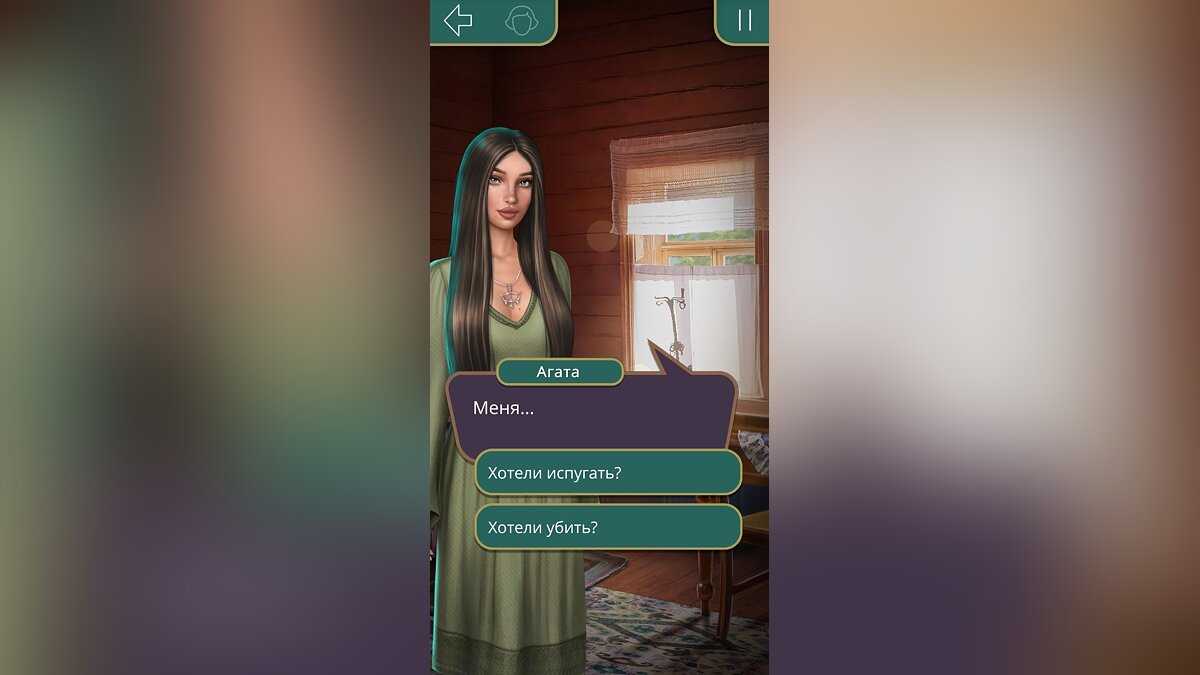Open the character profile head icon
The image size is (1200, 675).
click(520, 21)
